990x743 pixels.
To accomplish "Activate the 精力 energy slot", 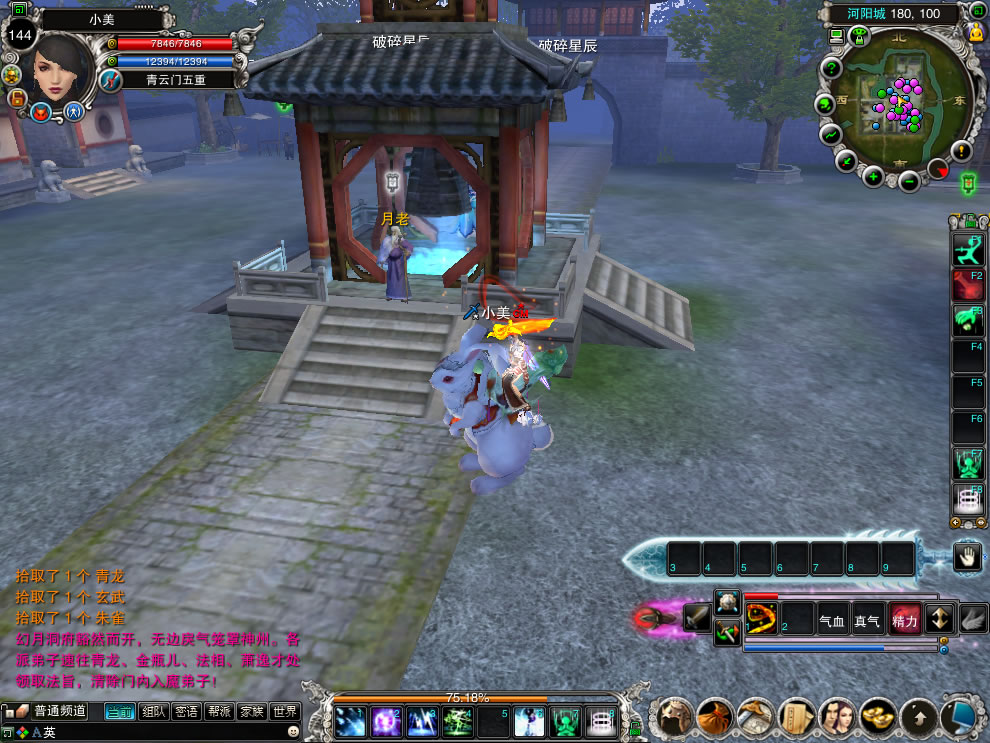I will (x=904, y=621).
